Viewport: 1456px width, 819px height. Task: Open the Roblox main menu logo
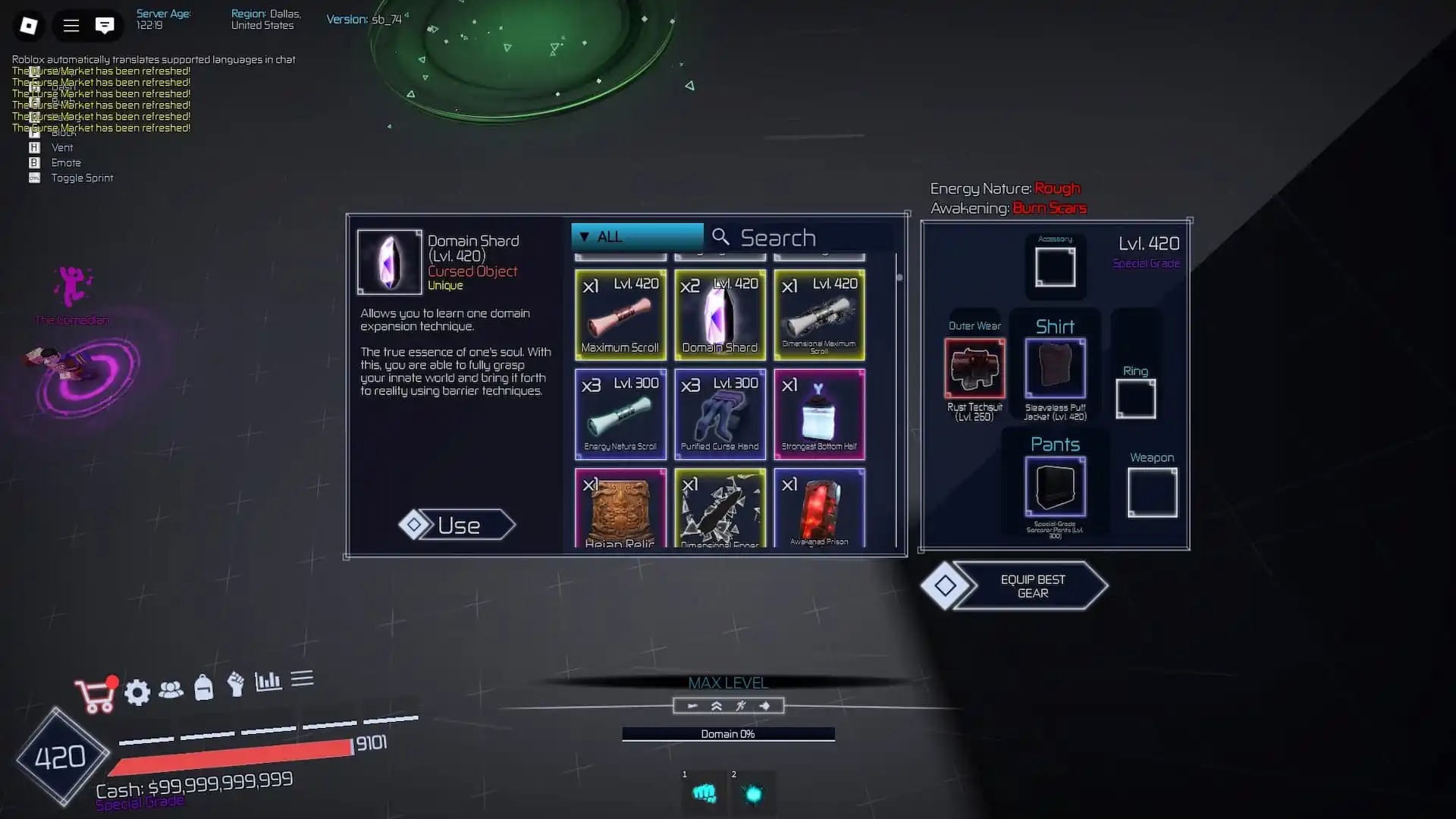click(29, 26)
